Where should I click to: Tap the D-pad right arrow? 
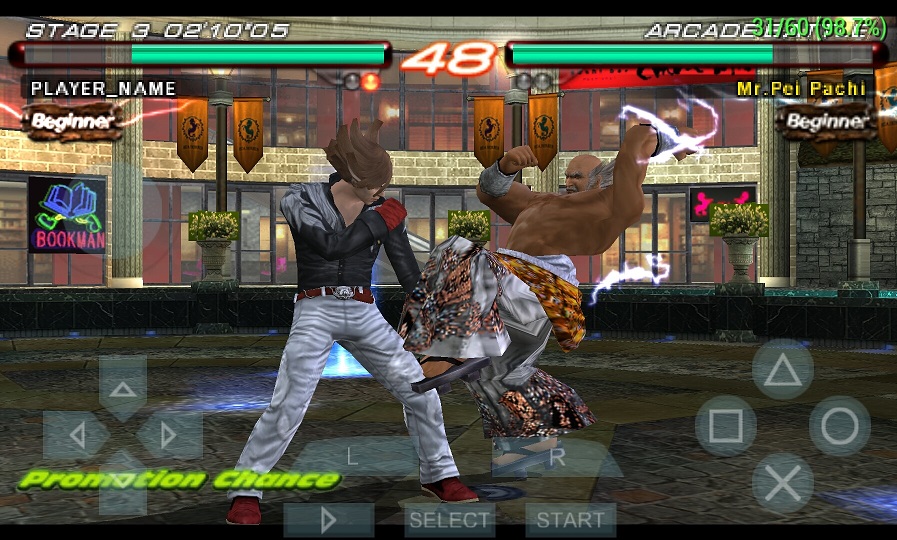(169, 435)
